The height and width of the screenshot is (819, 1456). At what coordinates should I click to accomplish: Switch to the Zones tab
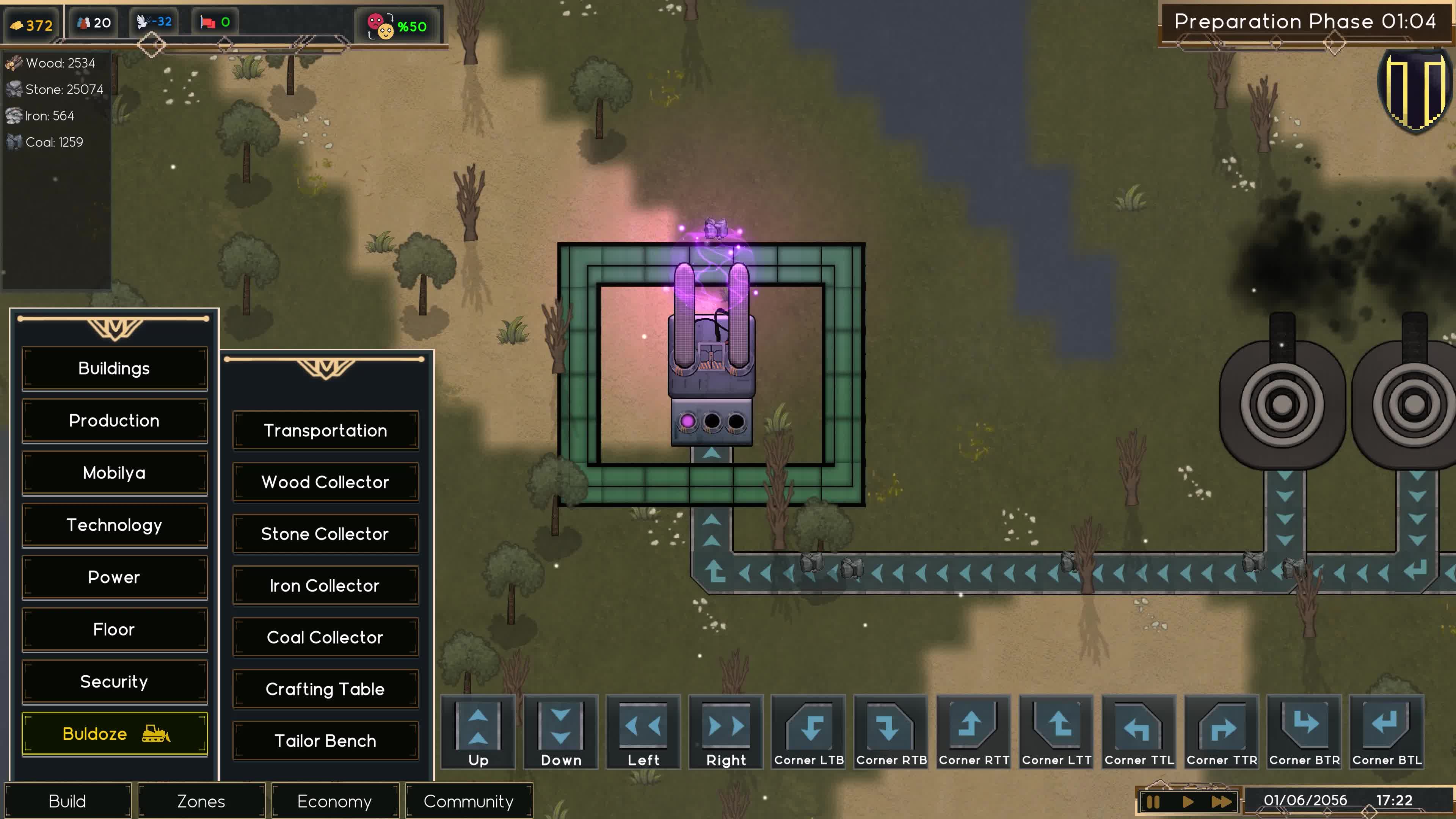tap(201, 802)
